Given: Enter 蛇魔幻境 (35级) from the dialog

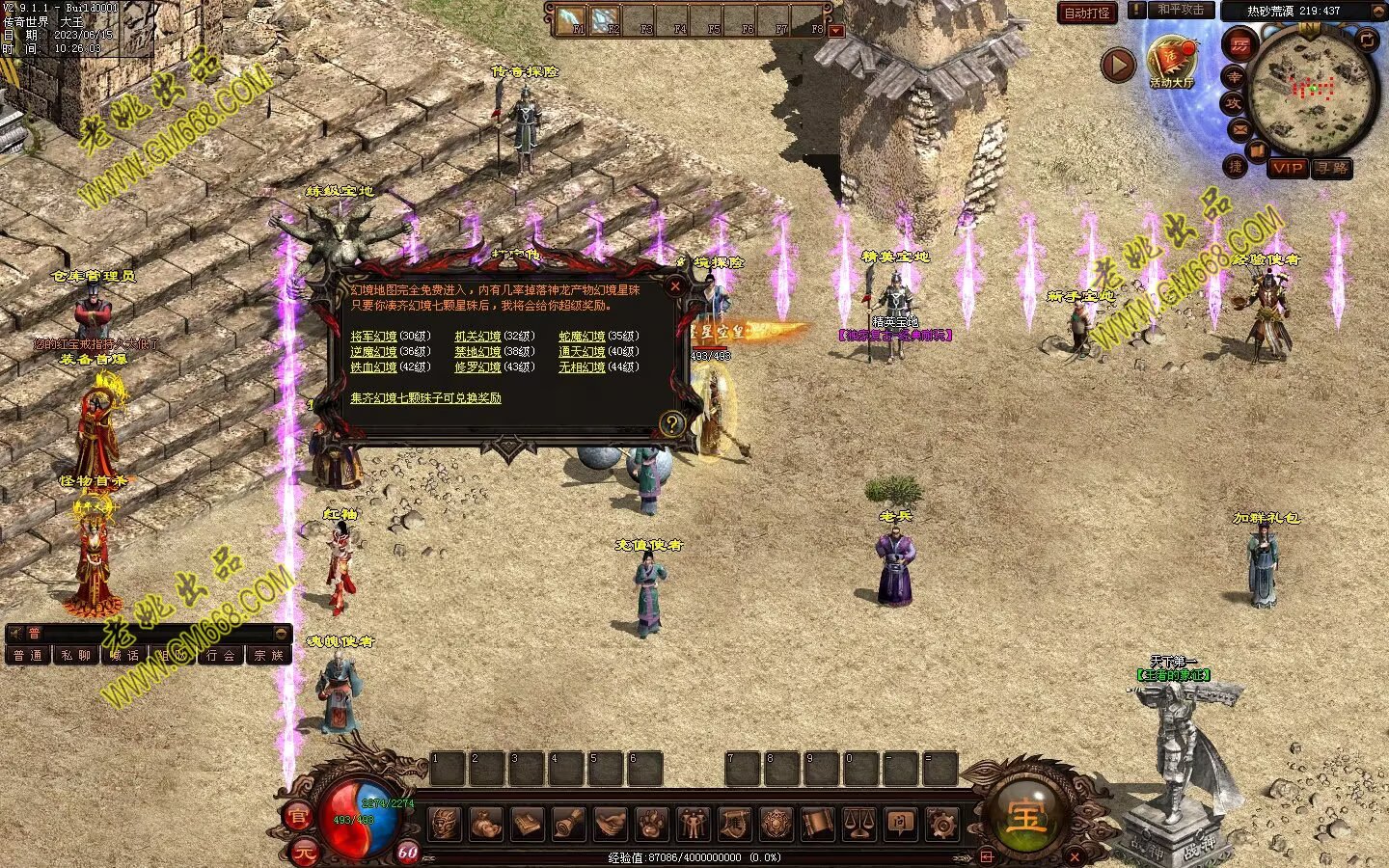Looking at the screenshot, I should 582,337.
